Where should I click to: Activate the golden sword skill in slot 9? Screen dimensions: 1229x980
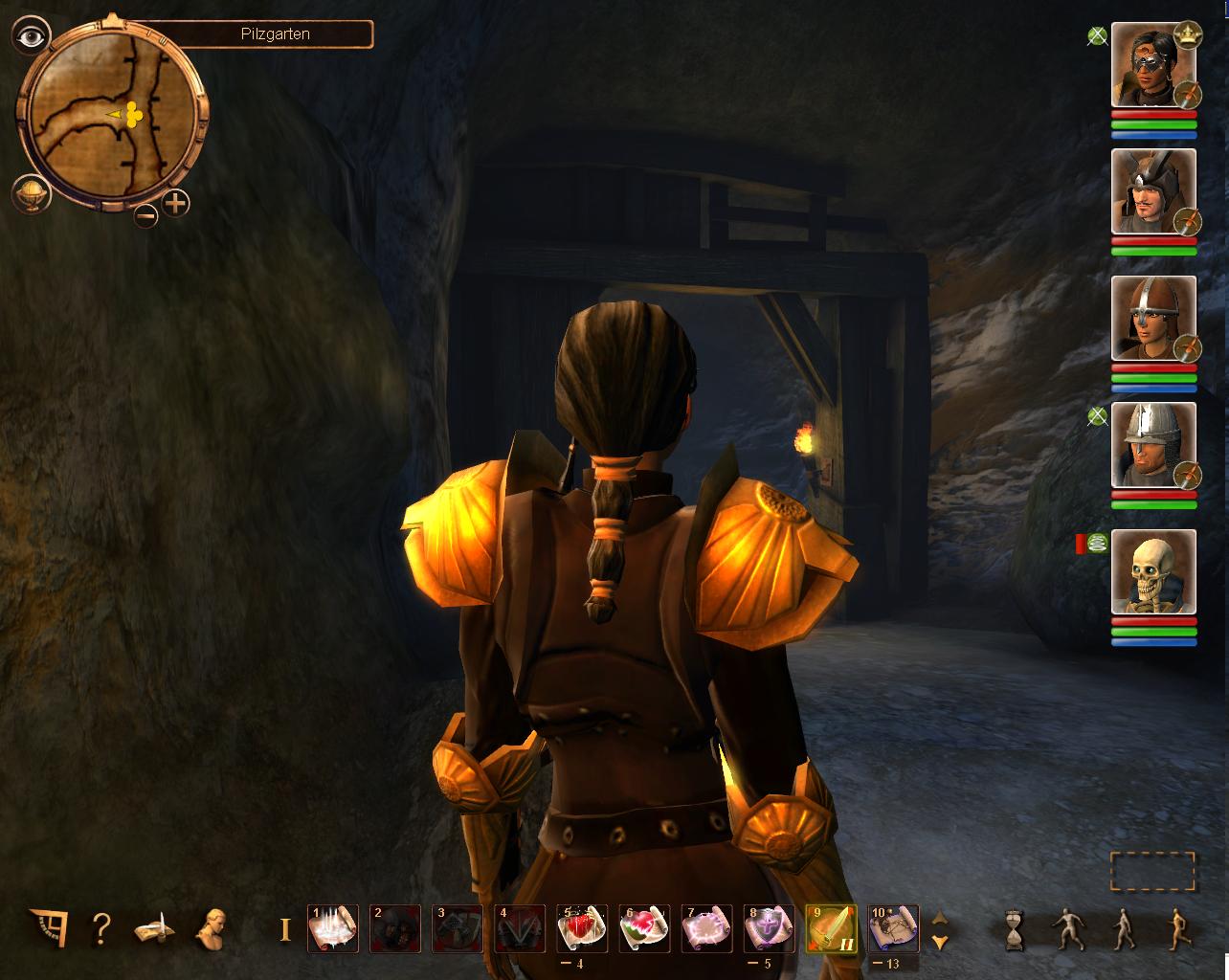831,928
